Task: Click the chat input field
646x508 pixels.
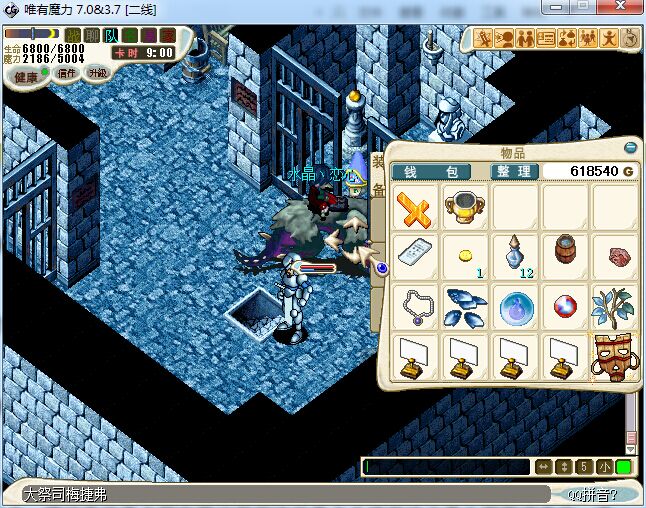Action: 447,467
